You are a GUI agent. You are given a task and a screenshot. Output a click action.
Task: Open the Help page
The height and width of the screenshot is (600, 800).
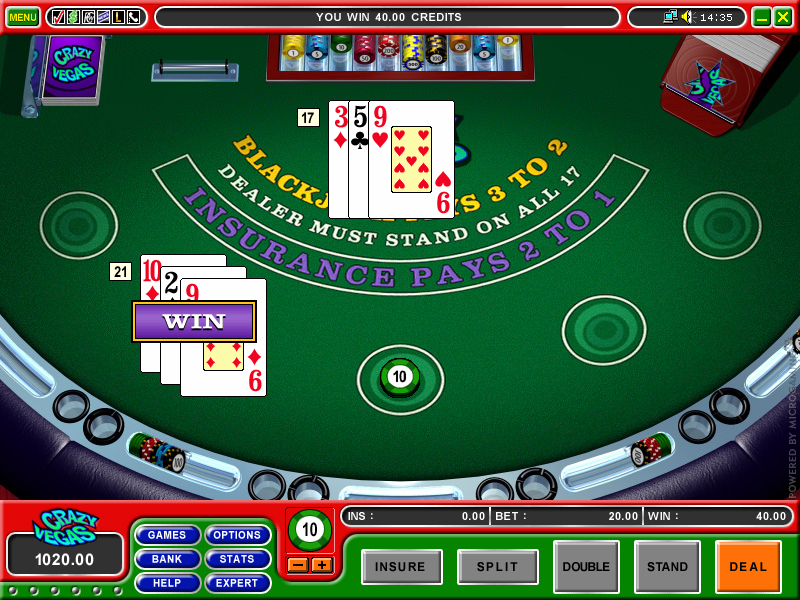(x=167, y=582)
